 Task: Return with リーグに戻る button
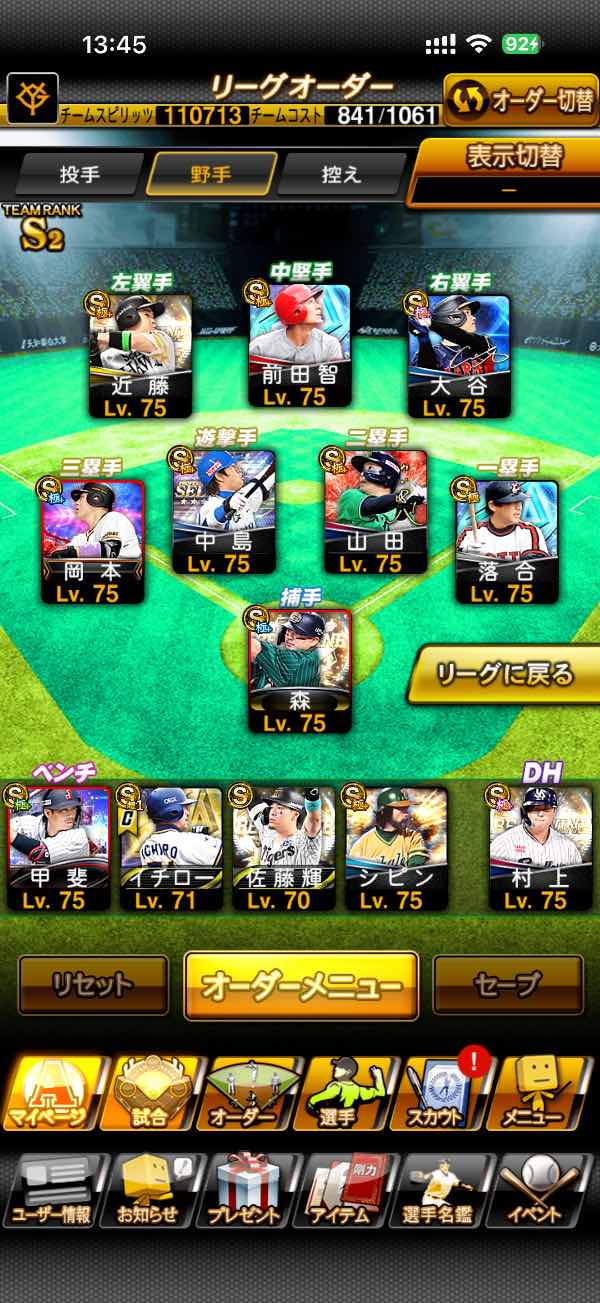(503, 674)
